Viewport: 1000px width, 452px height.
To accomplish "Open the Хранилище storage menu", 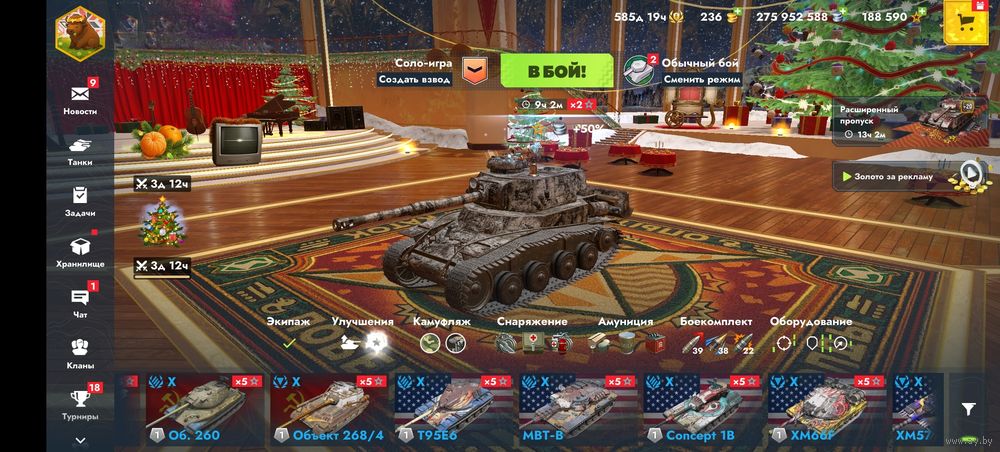I will click(x=80, y=251).
